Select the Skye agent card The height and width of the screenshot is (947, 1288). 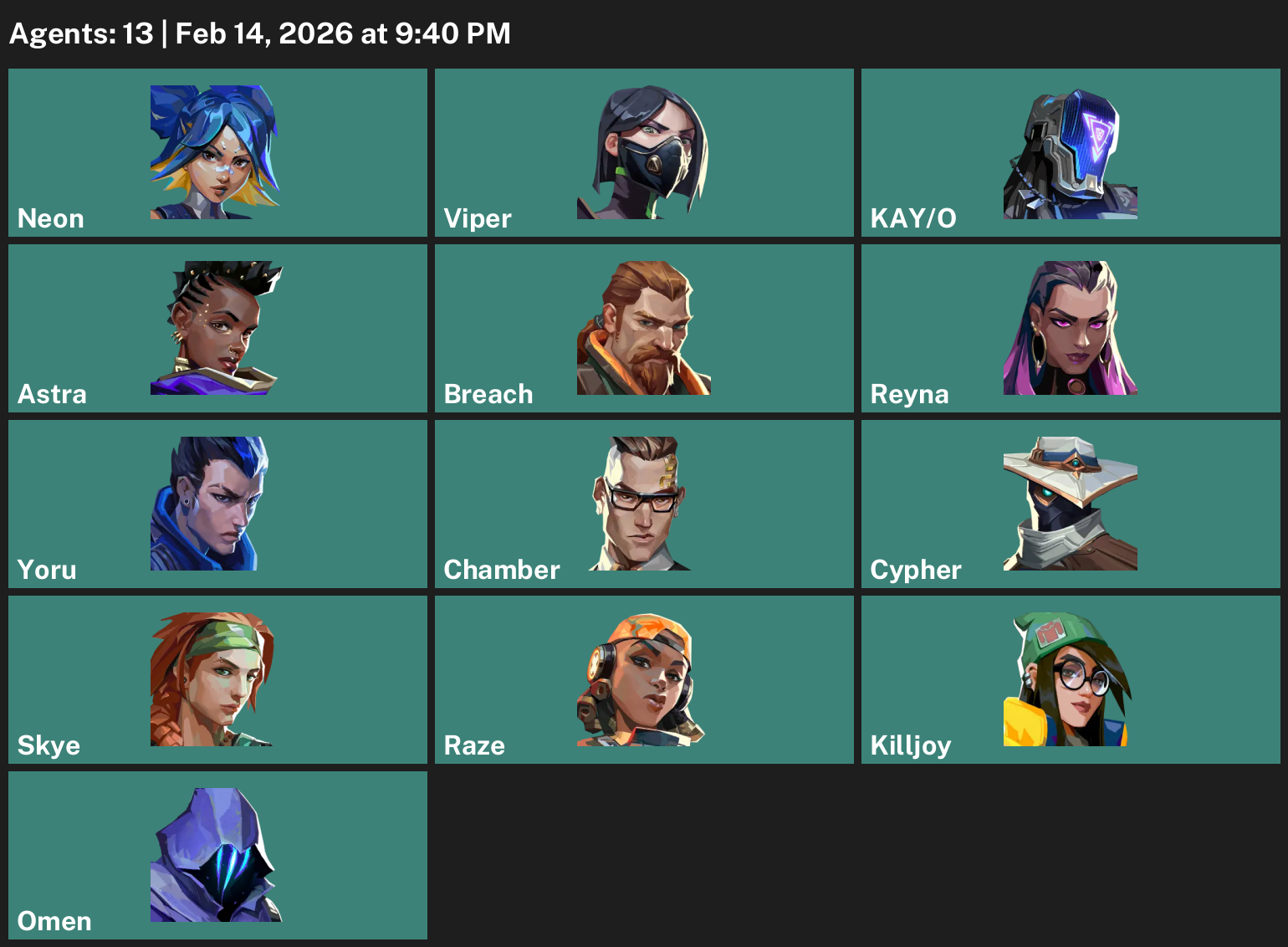[216, 678]
